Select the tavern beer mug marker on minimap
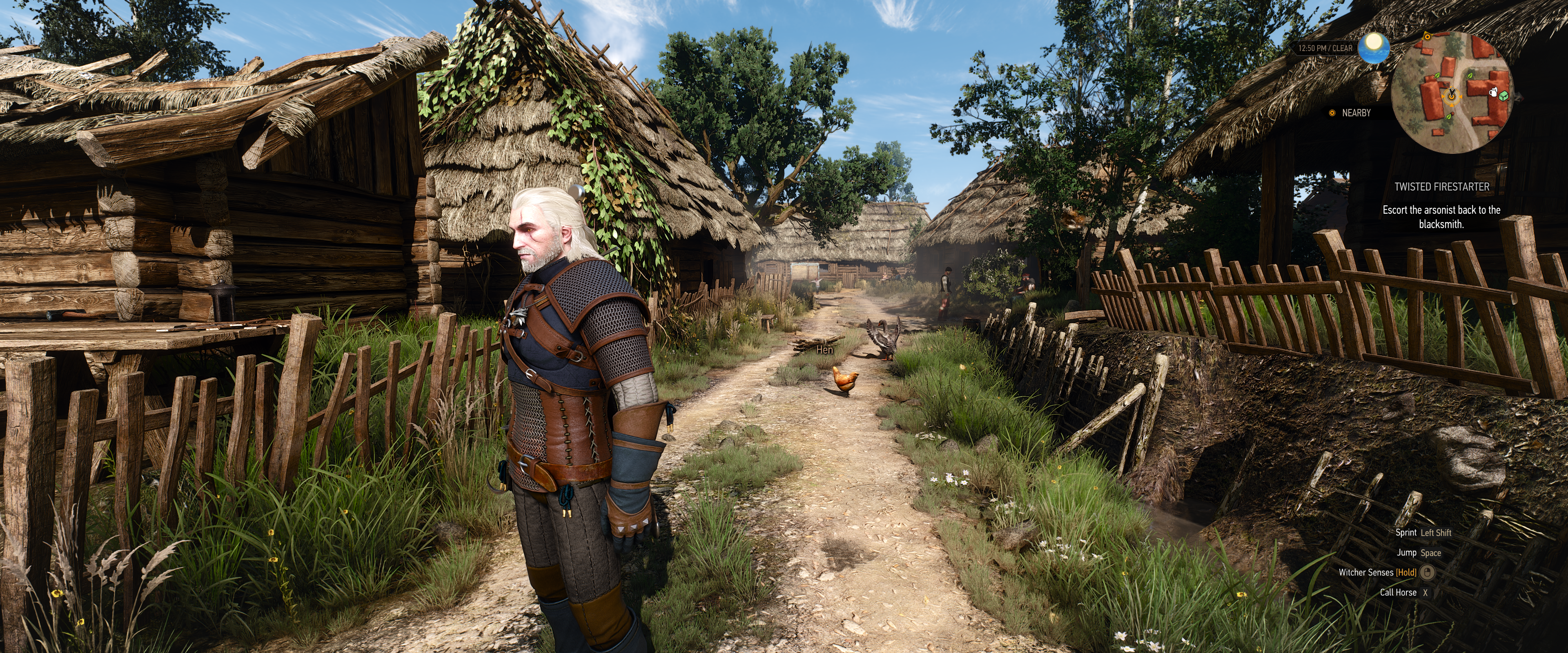The image size is (1568, 653). click(1492, 92)
